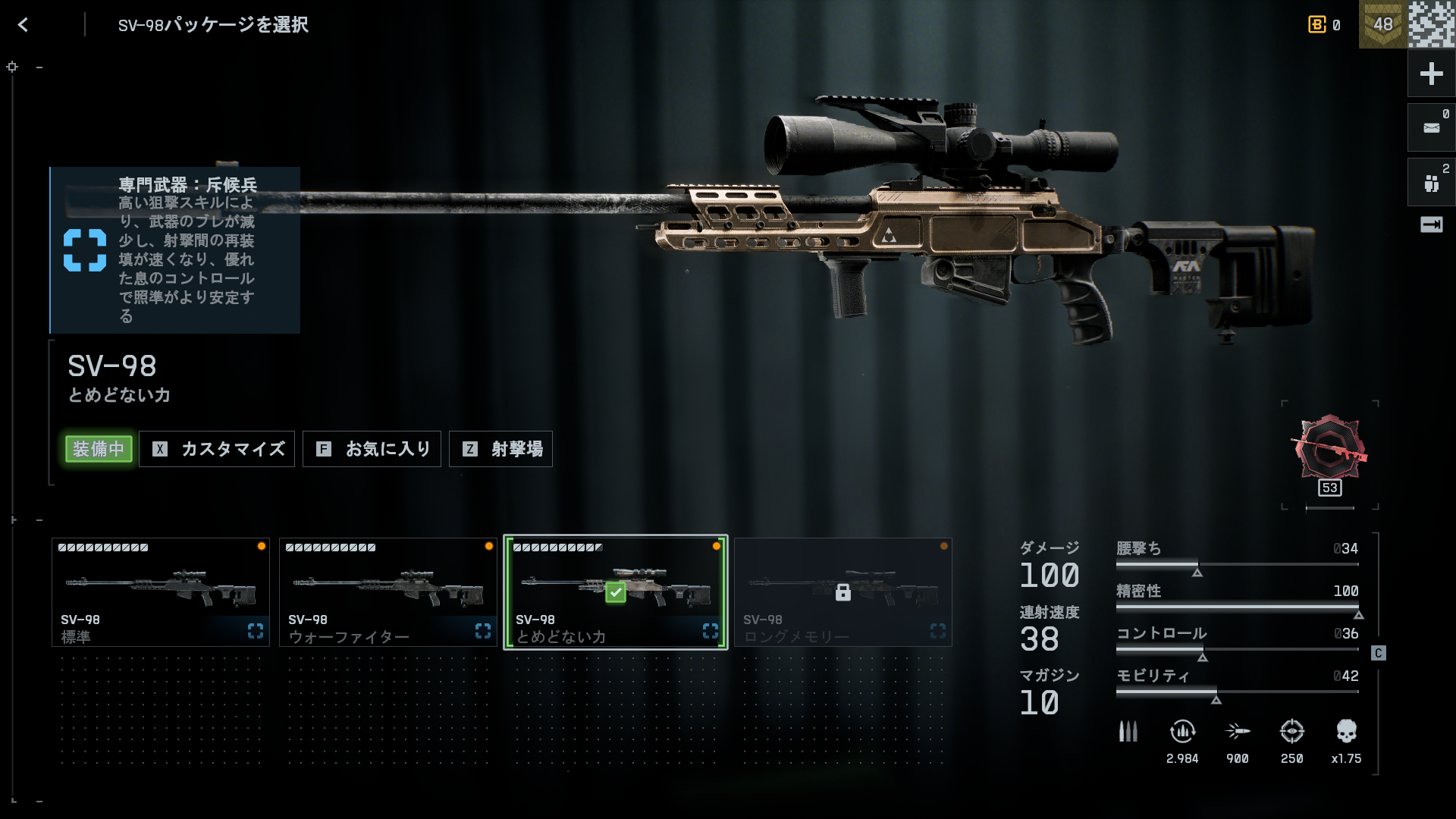1456x819 pixels.
Task: Add the package to お気に入り favorites
Action: 372,449
